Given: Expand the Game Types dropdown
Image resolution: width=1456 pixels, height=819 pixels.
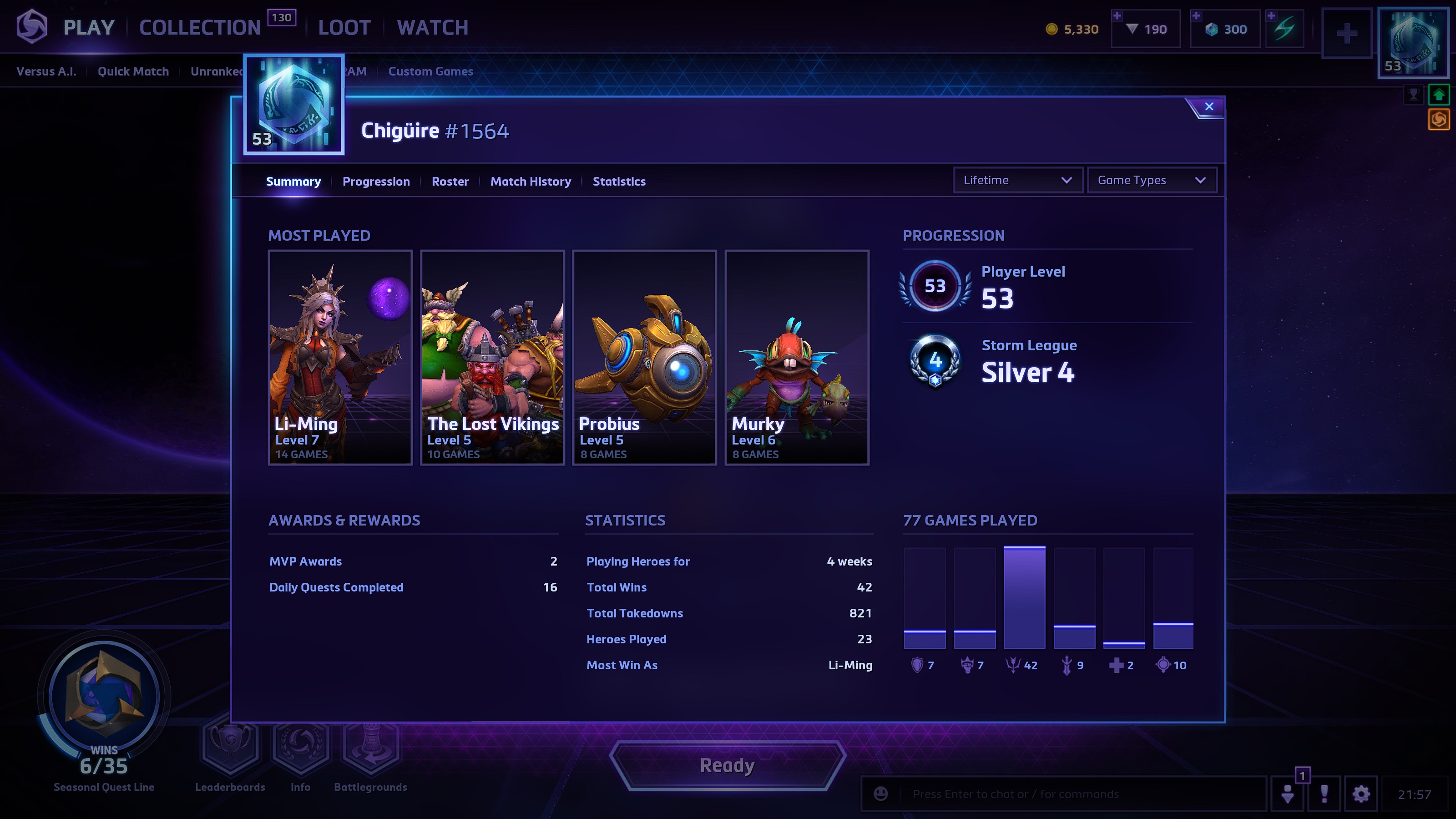Looking at the screenshot, I should pyautogui.click(x=1151, y=180).
